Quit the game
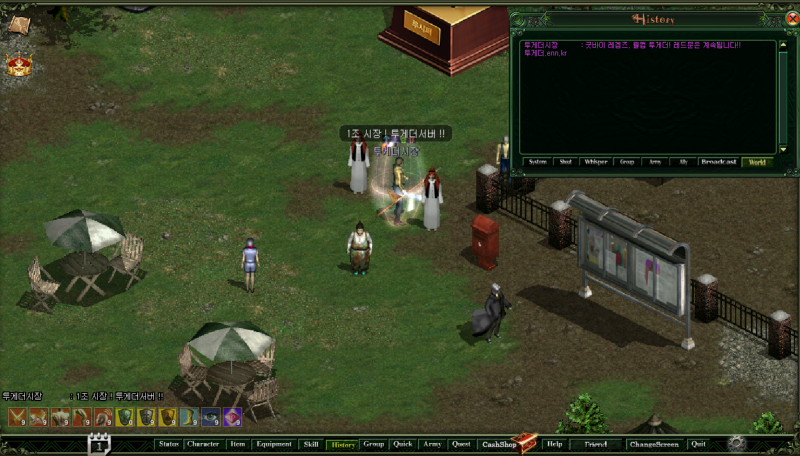Screen dimensions: 800x456 tap(698, 444)
